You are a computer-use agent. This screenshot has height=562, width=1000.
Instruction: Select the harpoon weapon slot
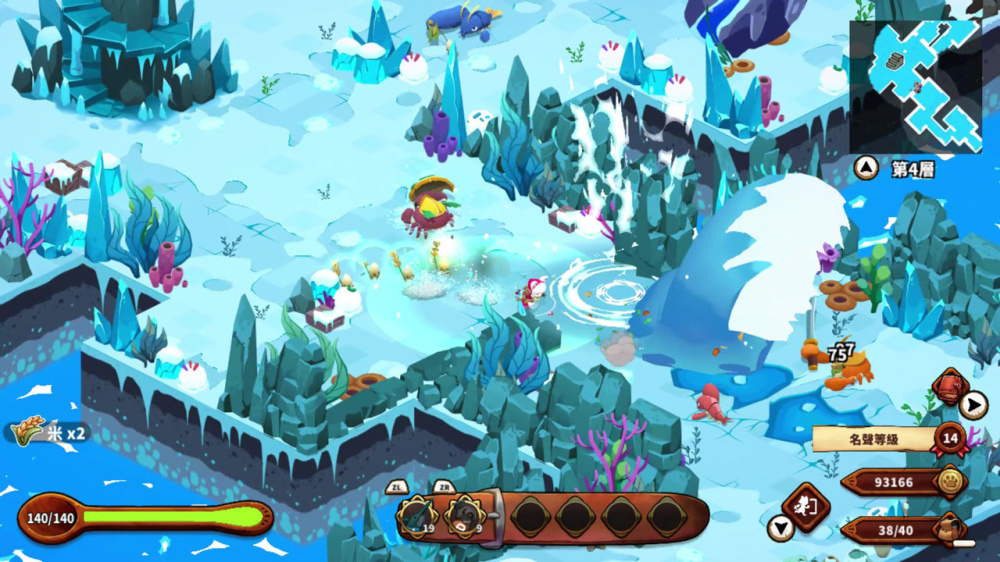[416, 517]
